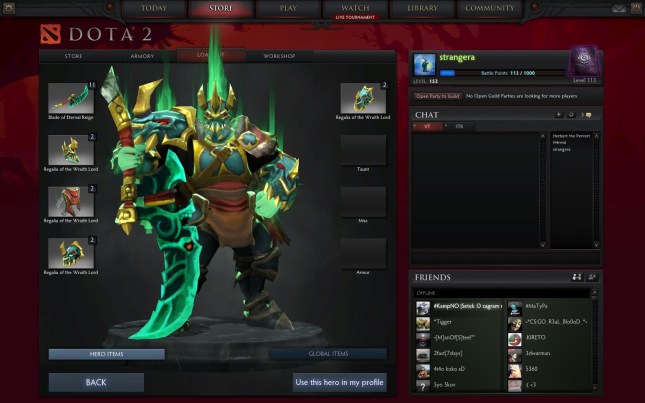Viewport: 645px width, 403px height.
Task: Go to the Play section
Action: [288, 8]
